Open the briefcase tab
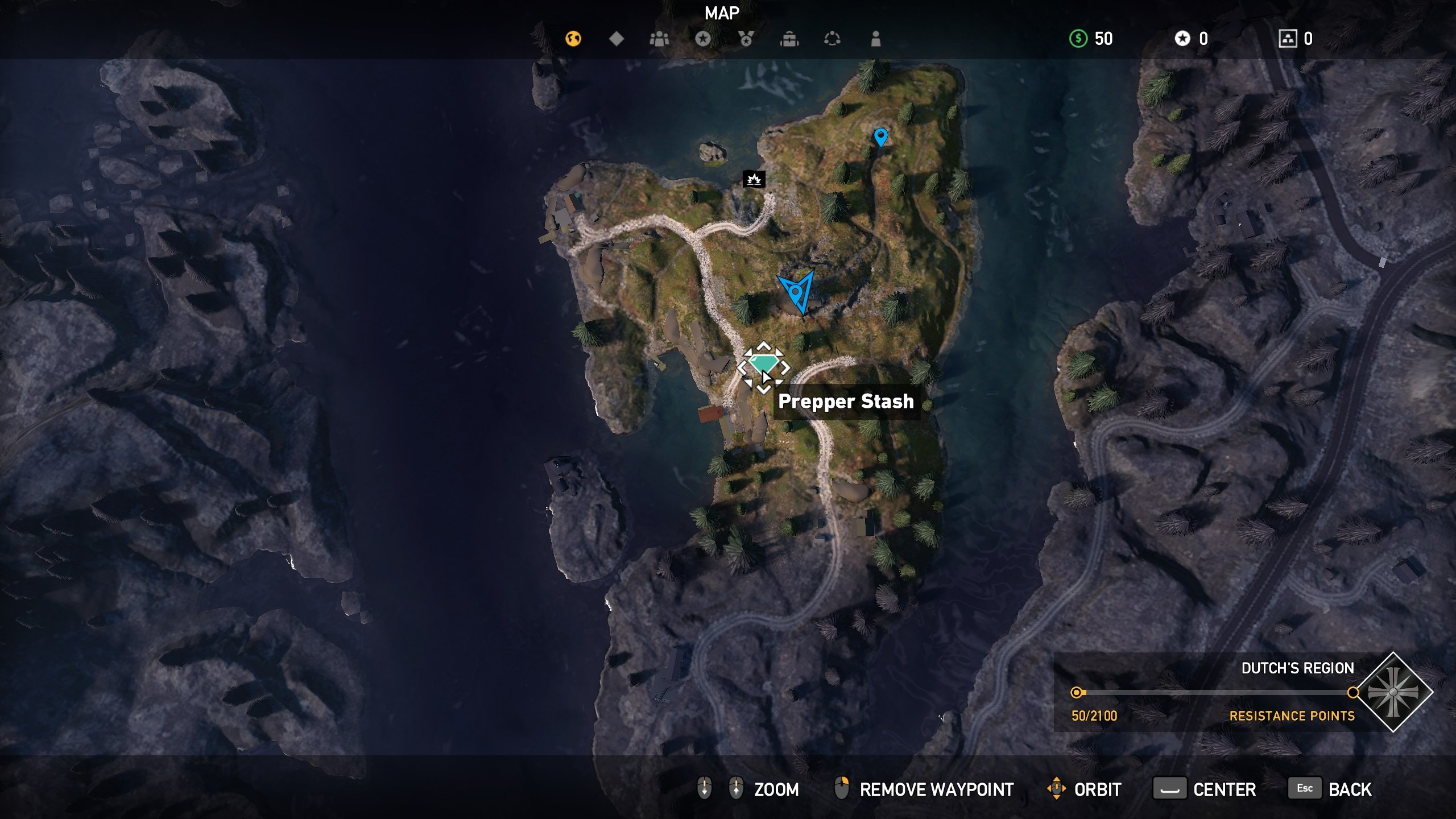This screenshot has width=1456, height=819. [x=789, y=39]
